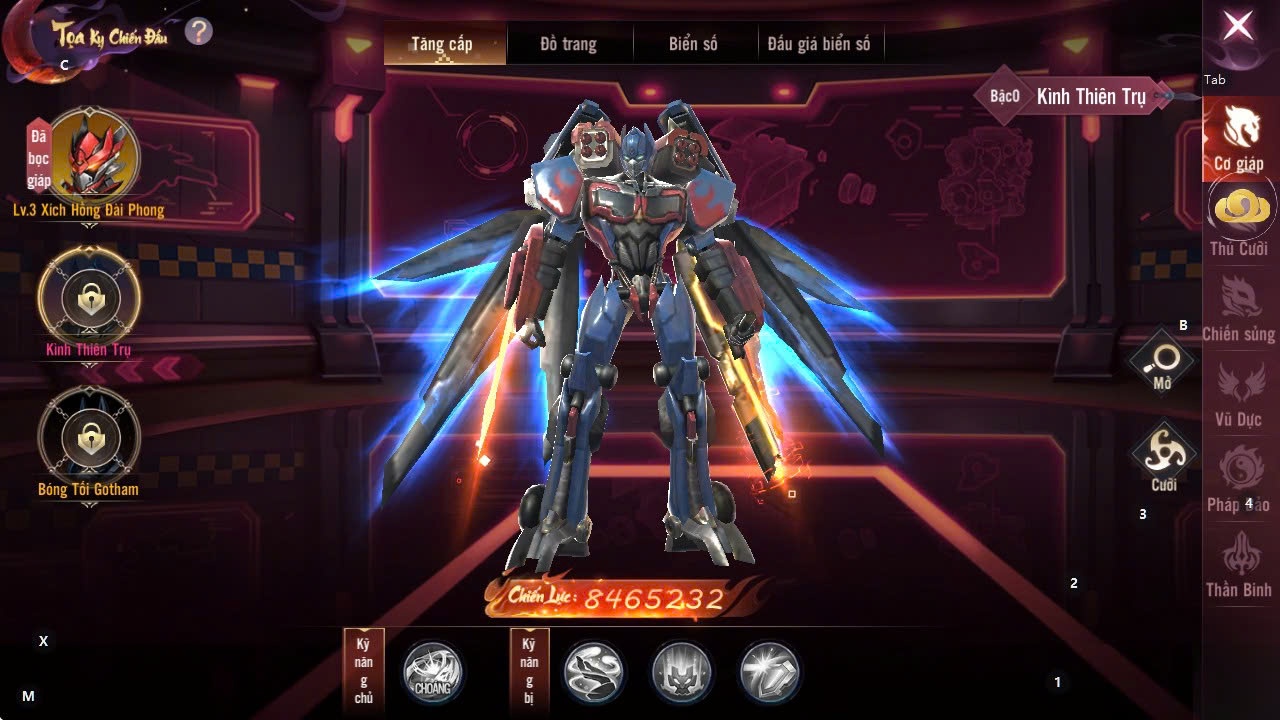Activate the Cưỡi ride button

coord(1163,459)
